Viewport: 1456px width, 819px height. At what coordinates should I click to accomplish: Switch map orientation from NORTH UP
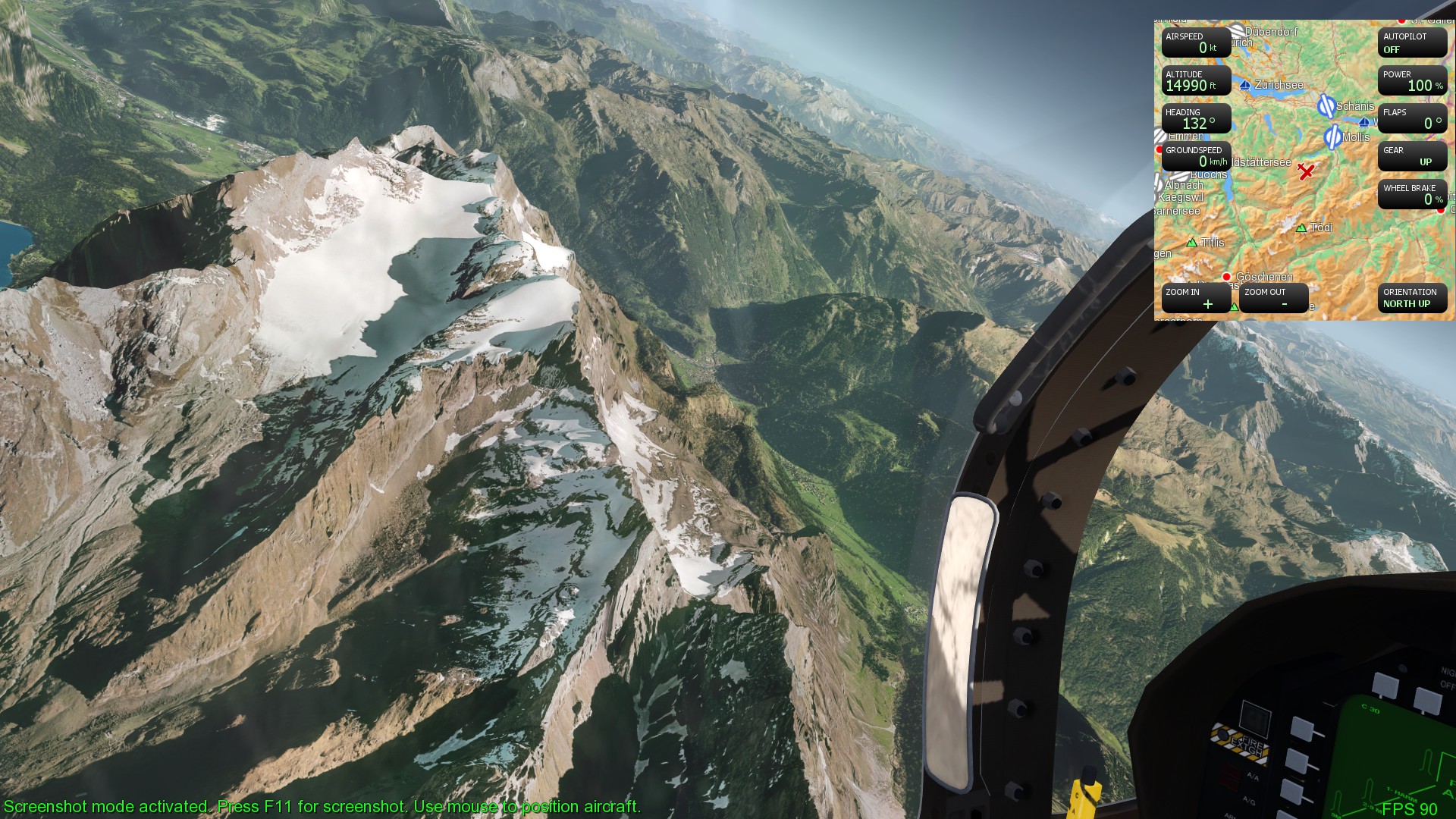point(1411,298)
